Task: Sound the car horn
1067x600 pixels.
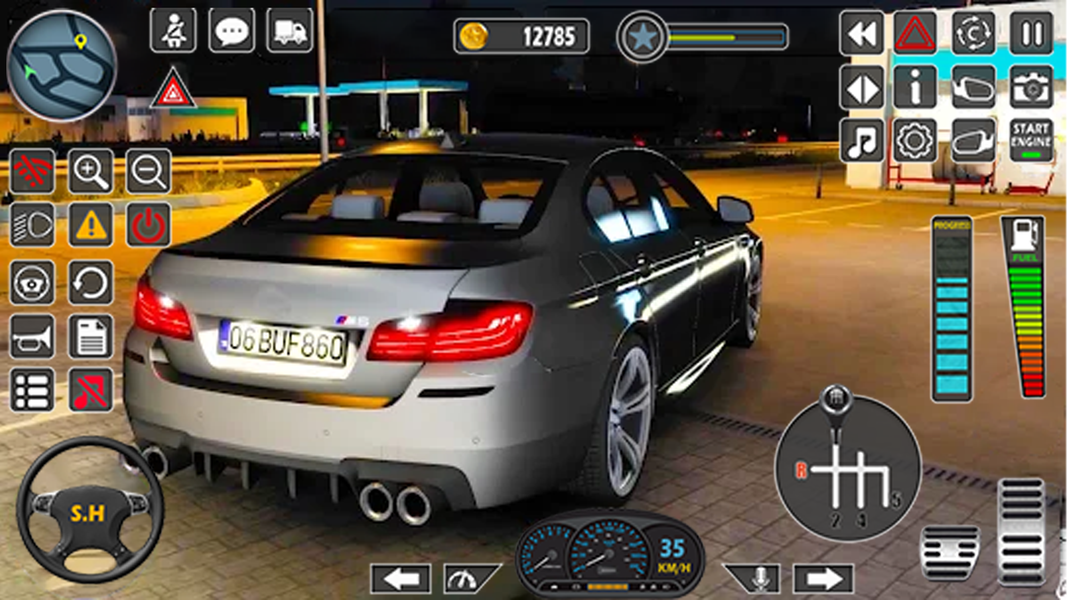Action: click(32, 336)
